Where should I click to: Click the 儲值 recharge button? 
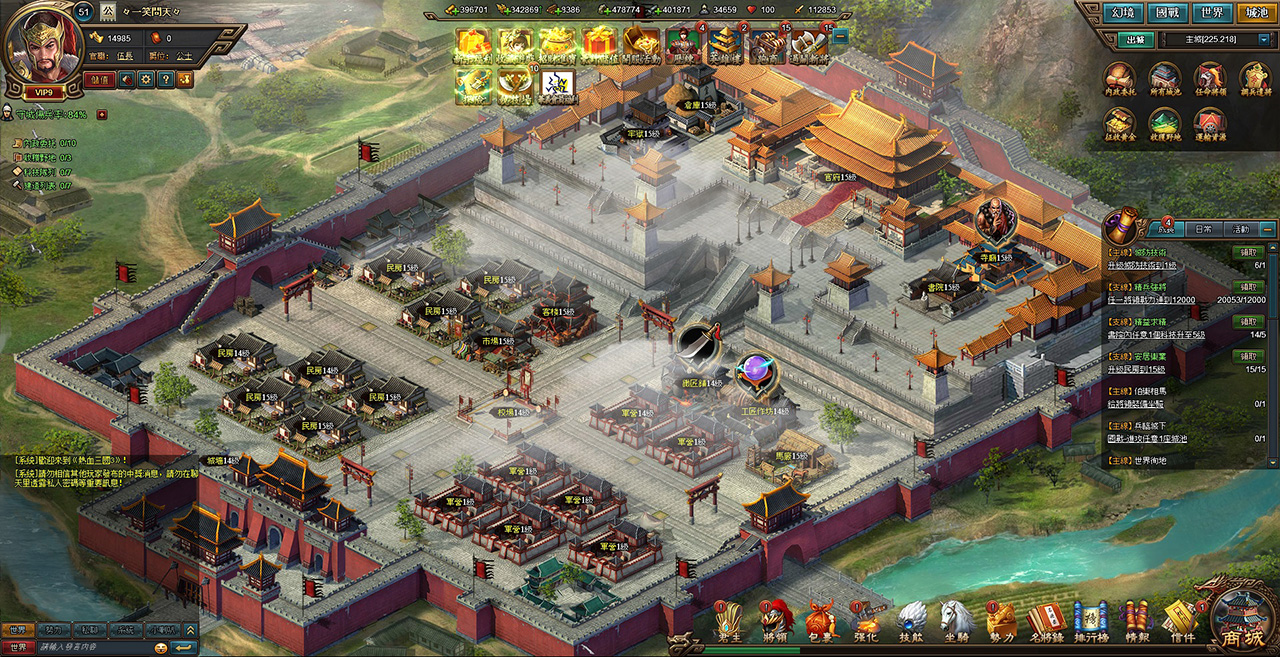(x=98, y=79)
